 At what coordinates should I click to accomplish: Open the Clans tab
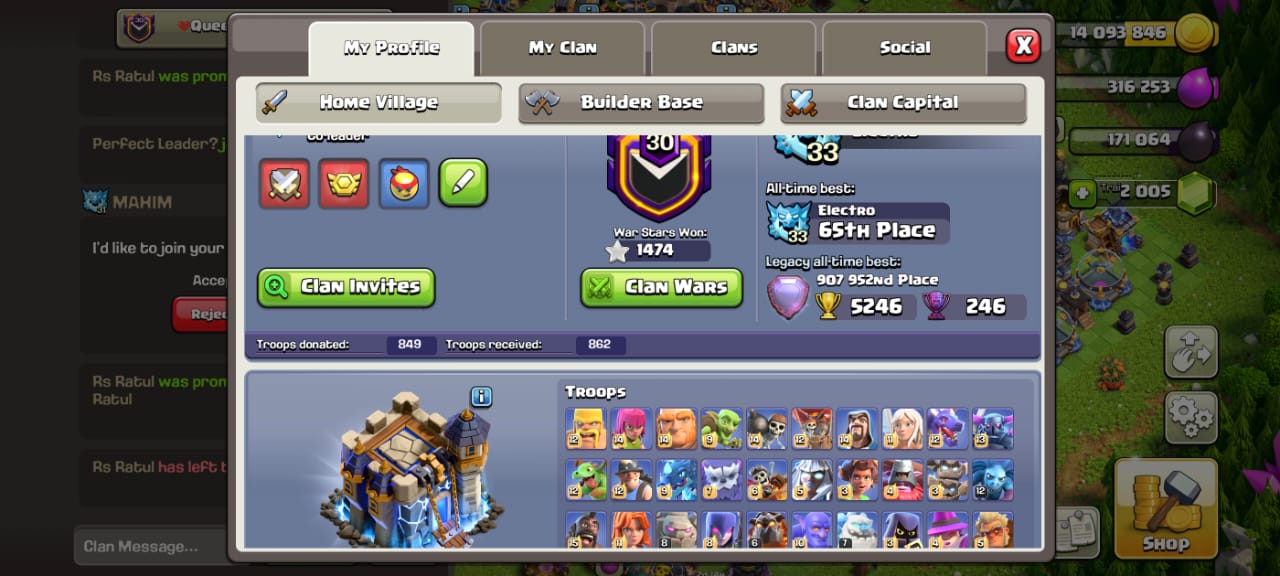[x=734, y=48]
